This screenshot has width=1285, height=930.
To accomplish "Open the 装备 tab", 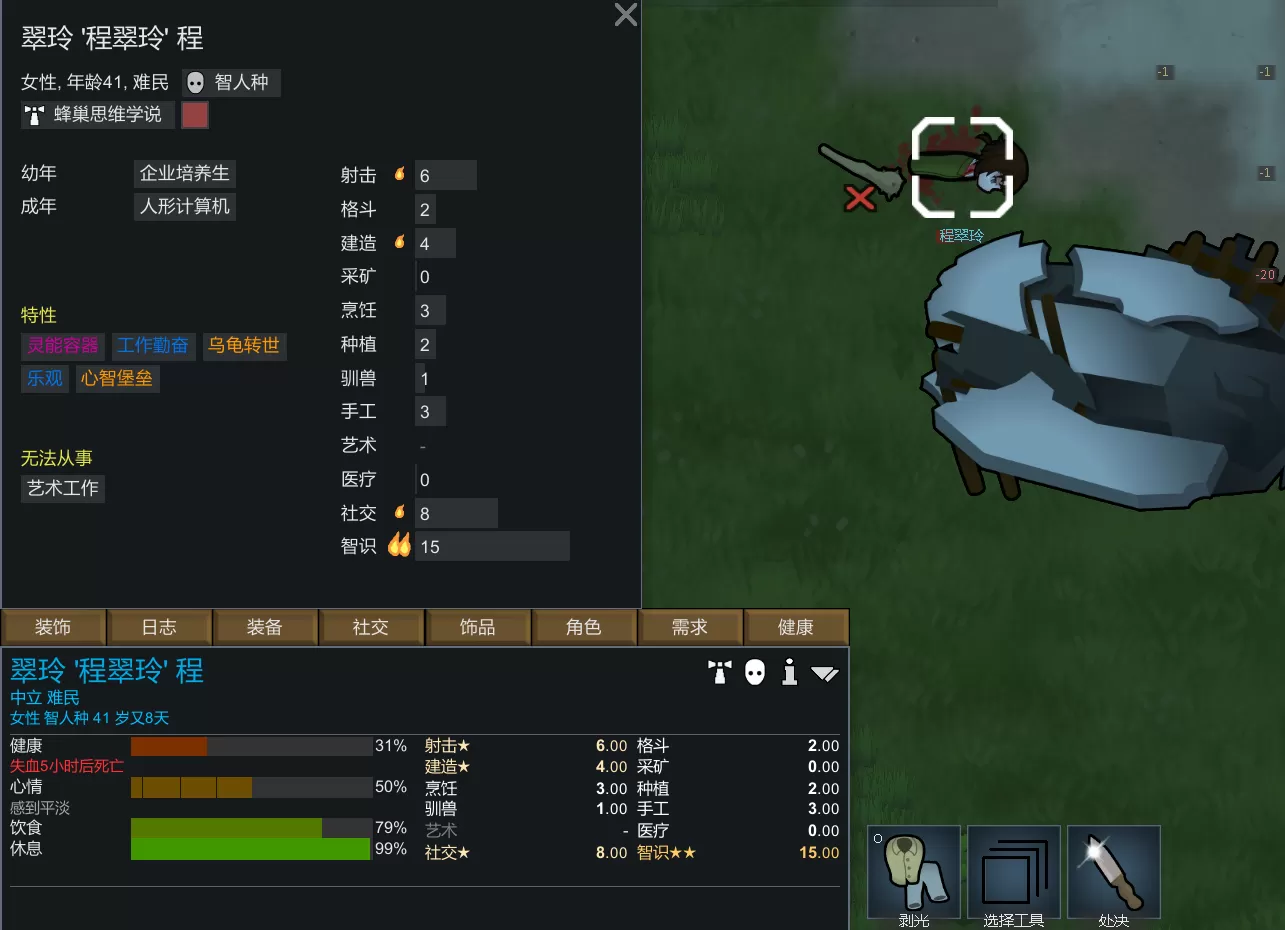I will [x=265, y=627].
